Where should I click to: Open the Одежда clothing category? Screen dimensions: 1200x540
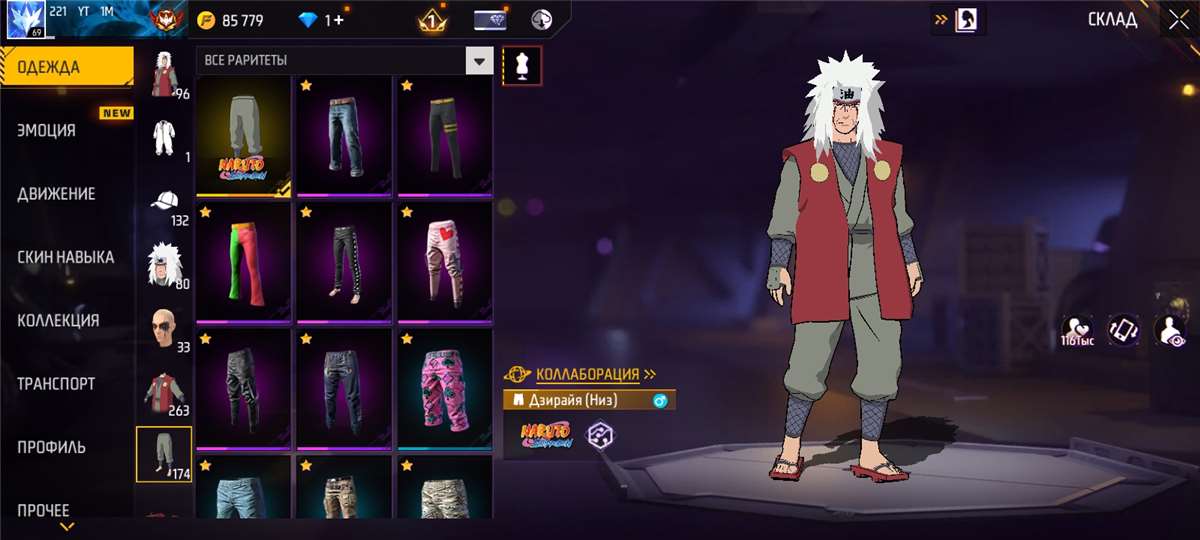point(66,68)
